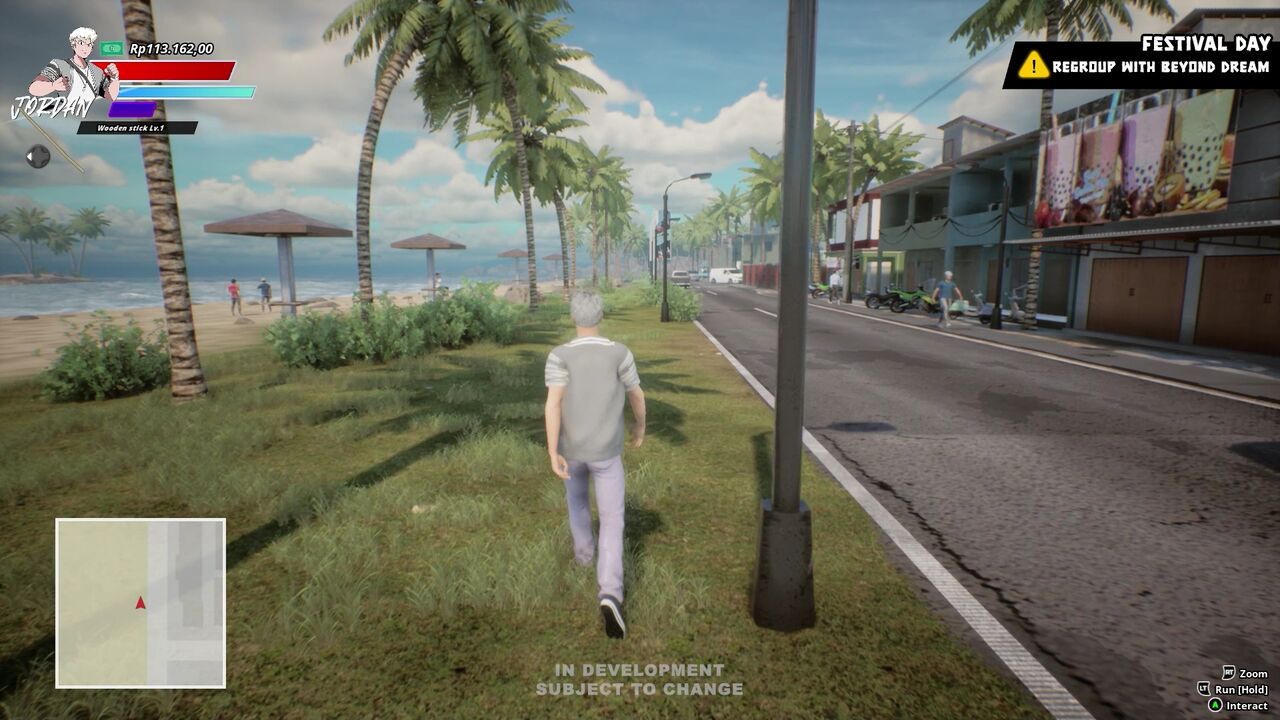Click the green money icon beside Rp113.162,00

(112, 47)
